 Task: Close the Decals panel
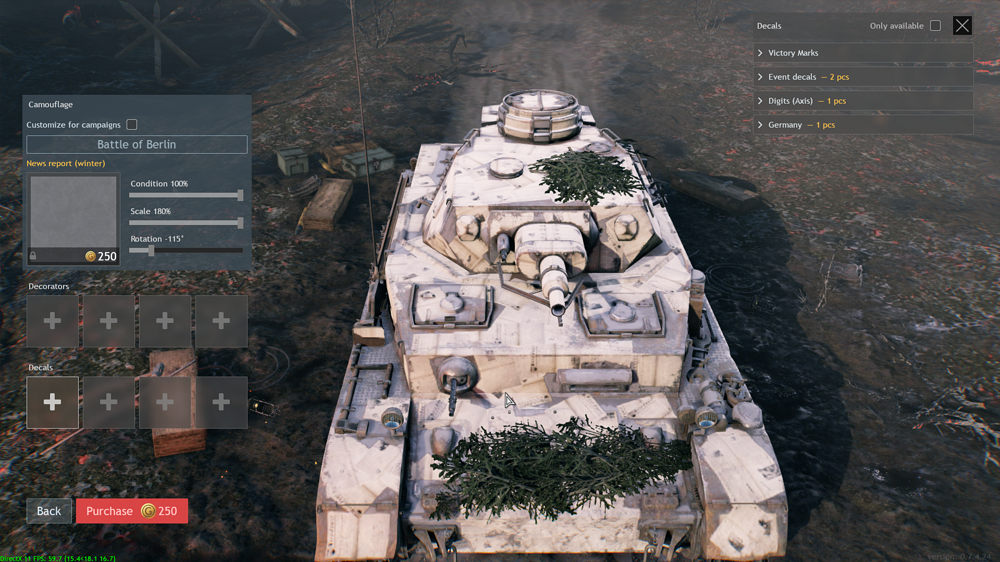click(x=962, y=26)
